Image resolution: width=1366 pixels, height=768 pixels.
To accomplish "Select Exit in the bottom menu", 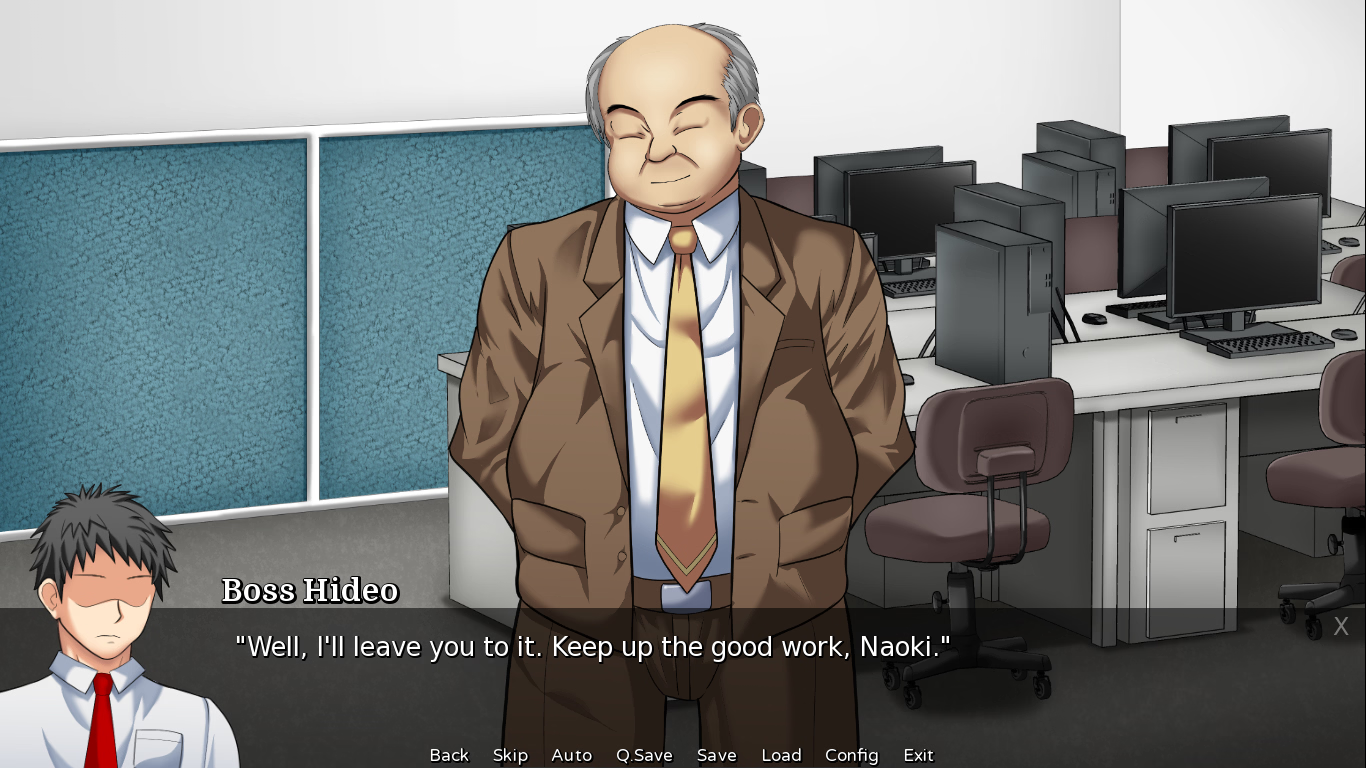I will coord(918,755).
